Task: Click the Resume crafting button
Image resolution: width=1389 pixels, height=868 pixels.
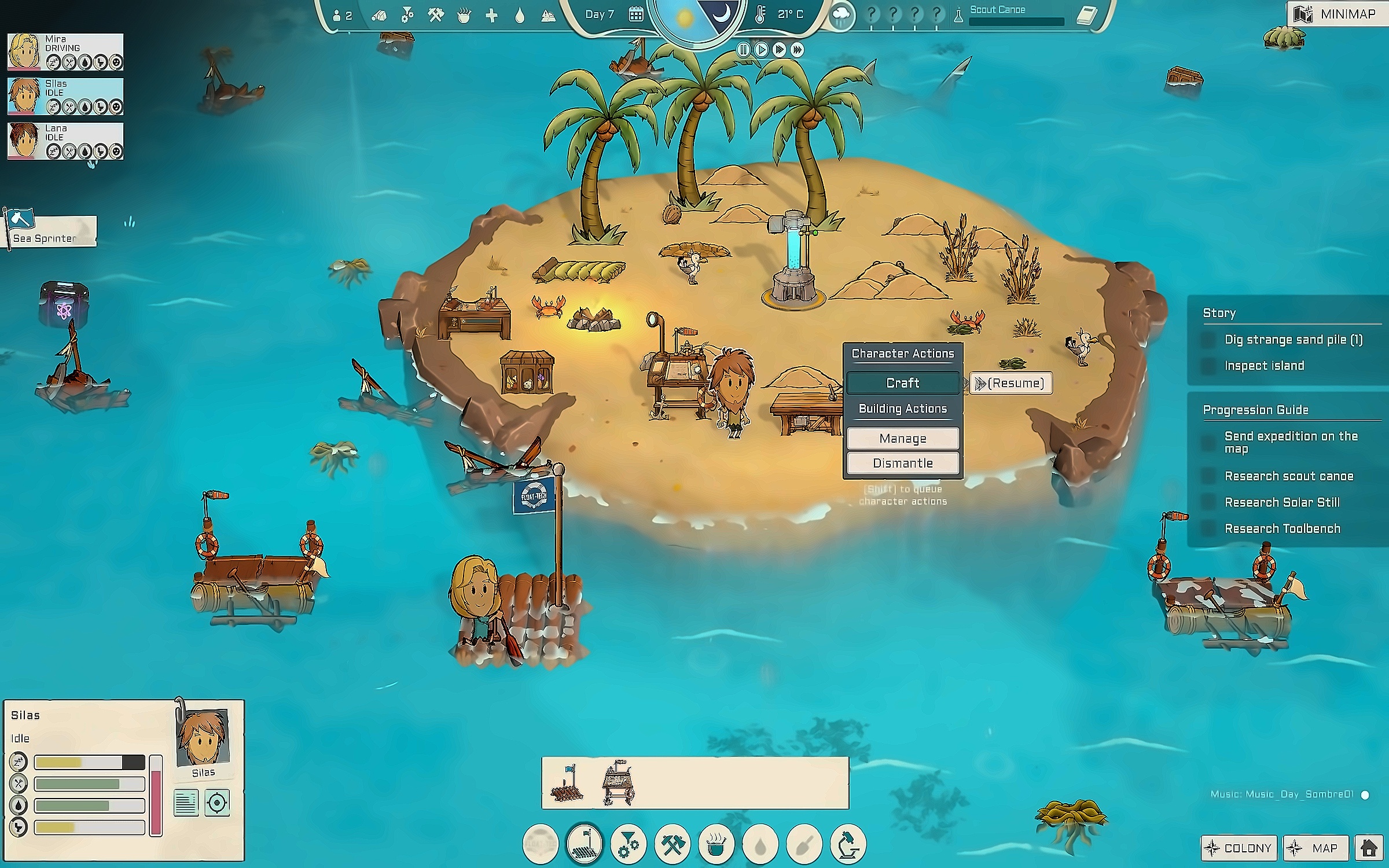Action: (1010, 383)
